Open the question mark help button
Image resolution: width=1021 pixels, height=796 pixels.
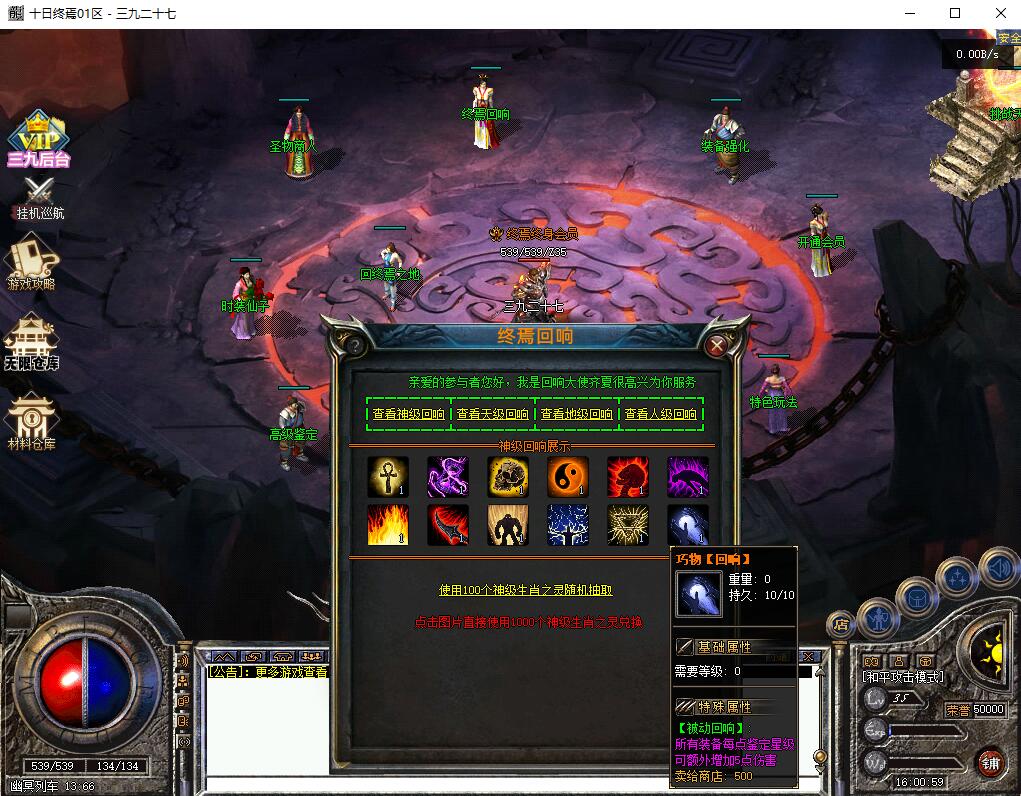click(353, 346)
